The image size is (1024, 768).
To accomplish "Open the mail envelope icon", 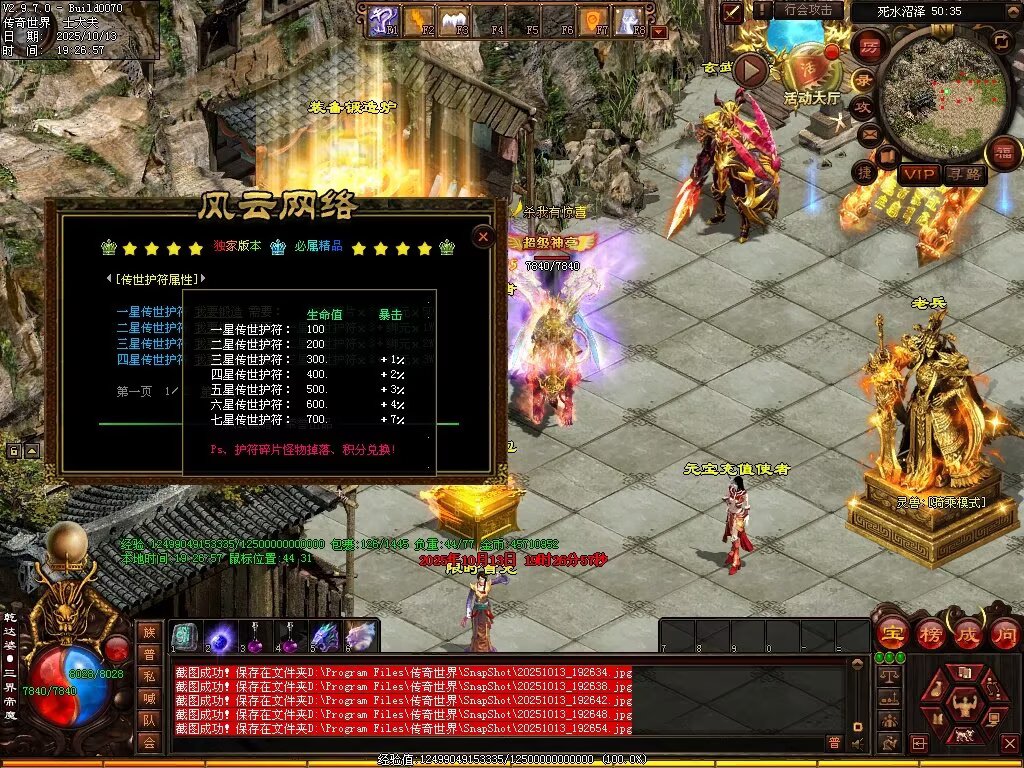I will [x=869, y=133].
